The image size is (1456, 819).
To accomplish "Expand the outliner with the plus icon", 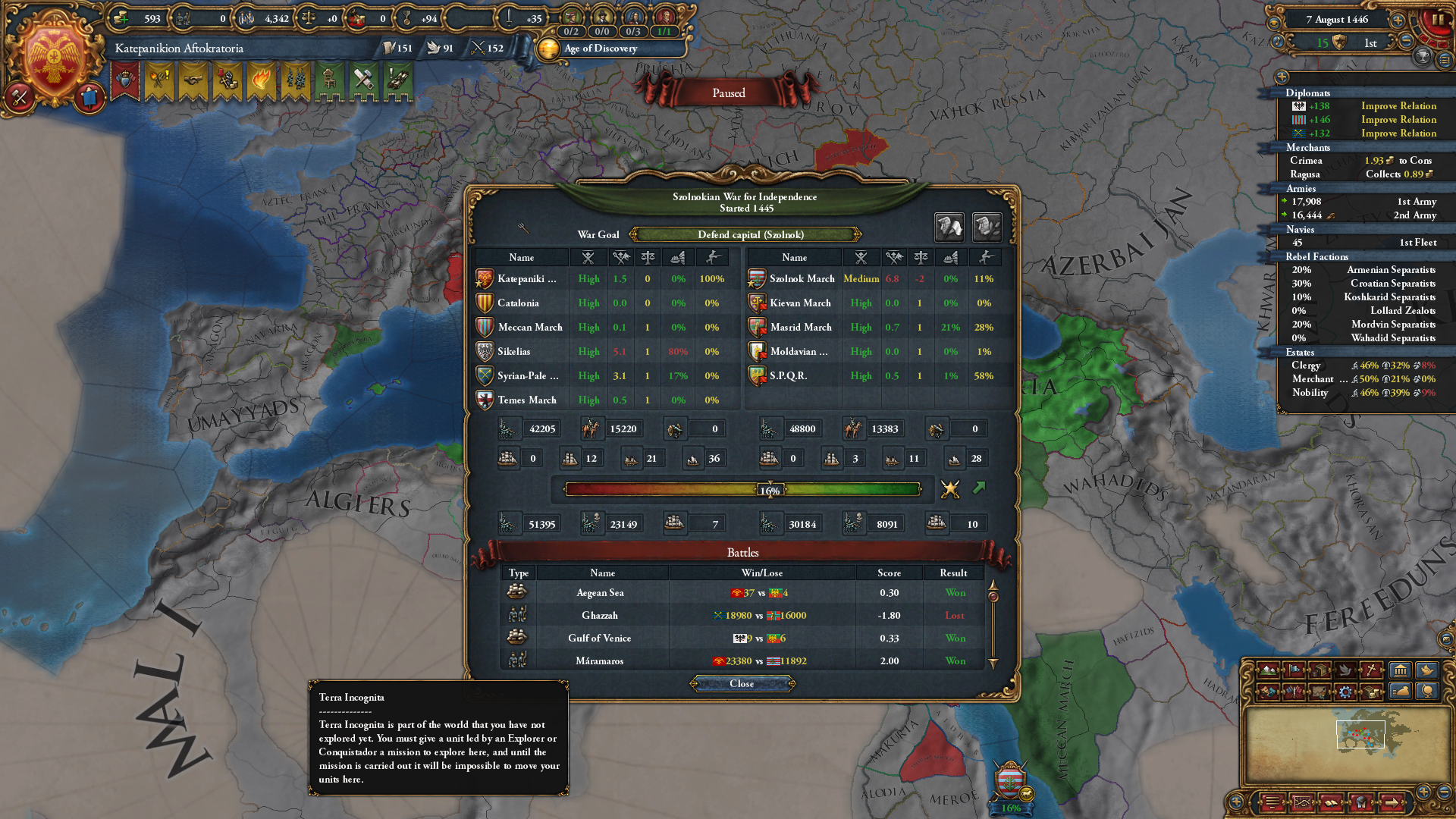I will click(1282, 77).
